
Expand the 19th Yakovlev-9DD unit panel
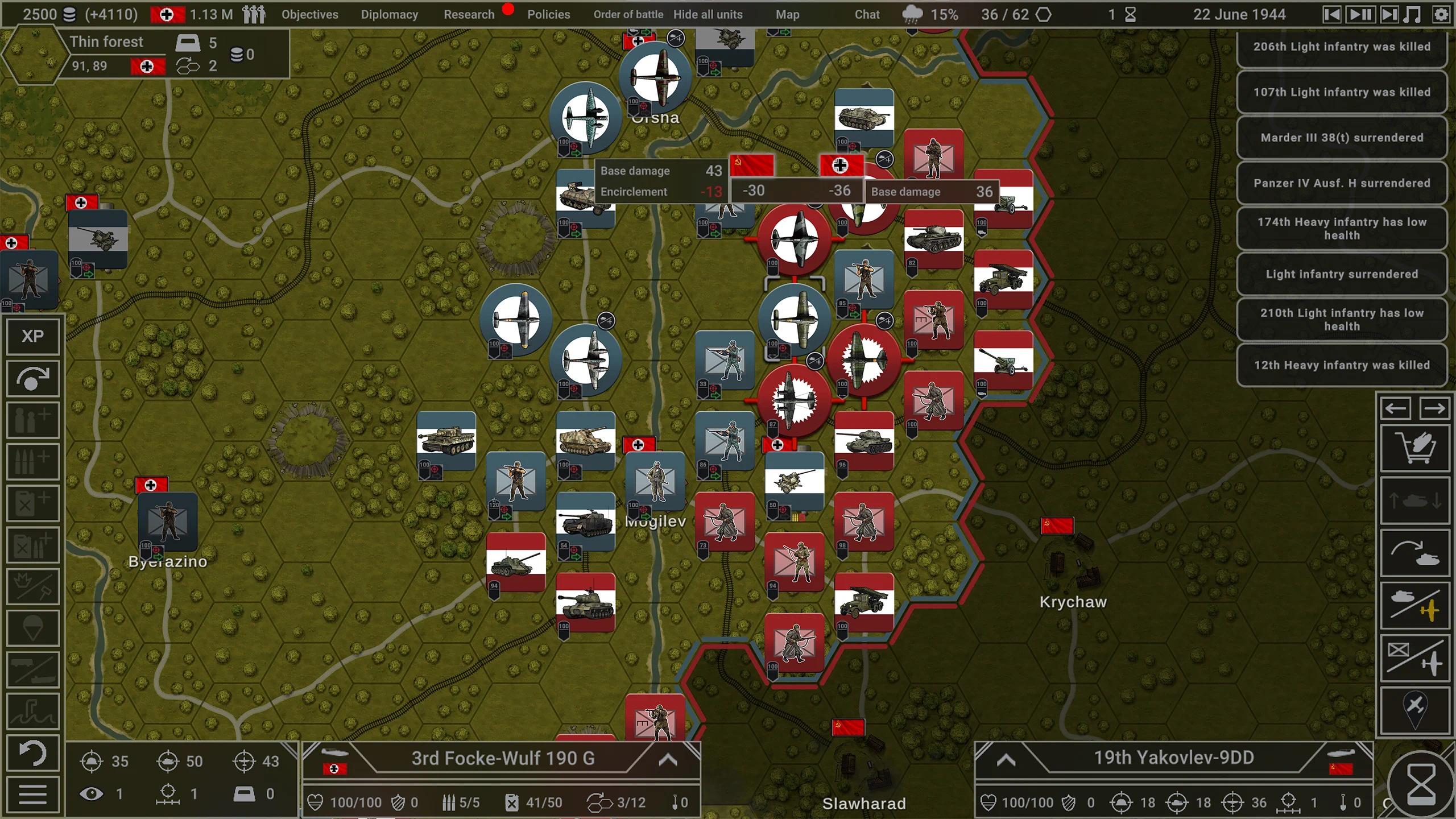pyautogui.click(x=1007, y=758)
